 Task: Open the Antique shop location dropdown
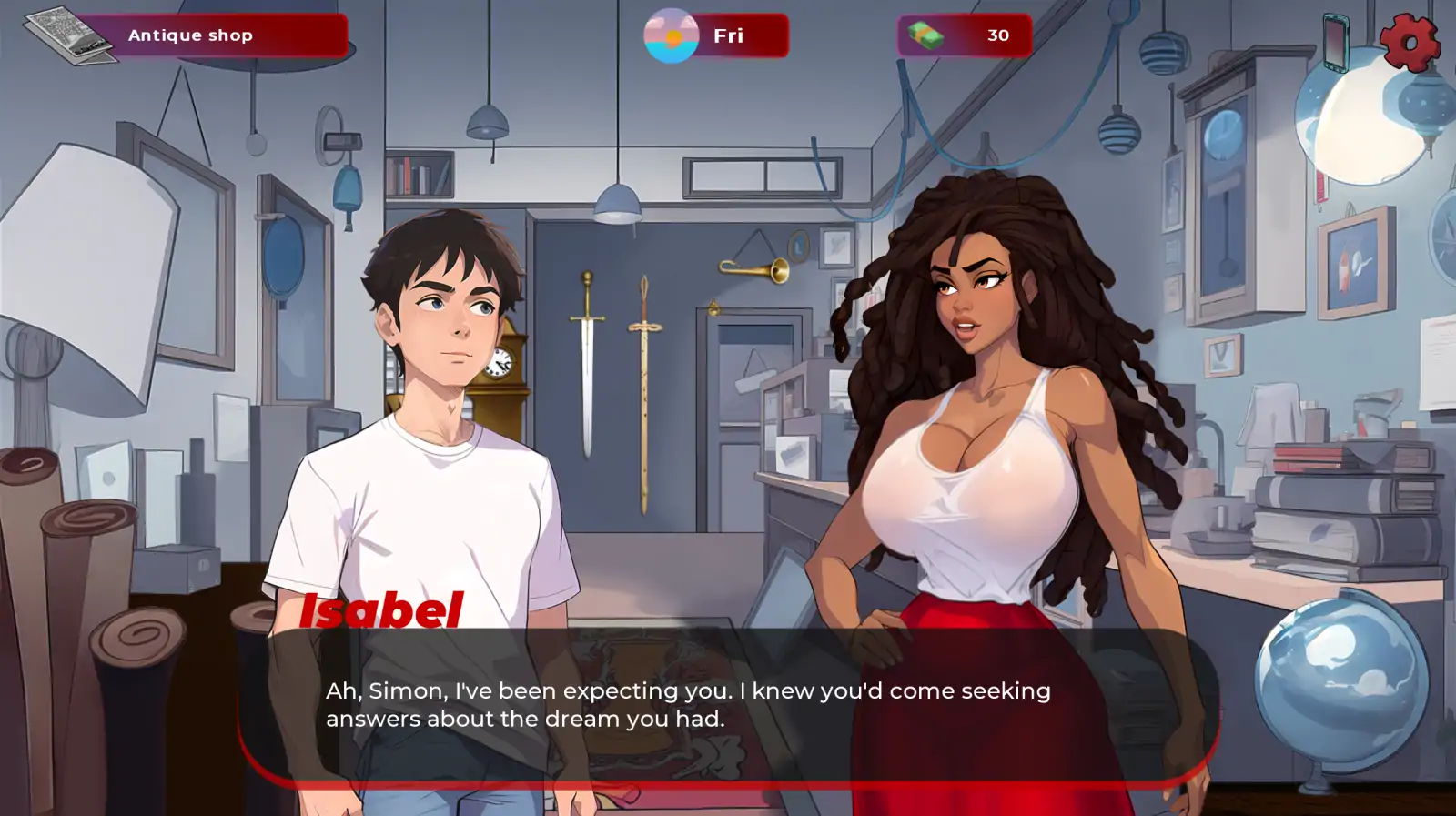[189, 35]
